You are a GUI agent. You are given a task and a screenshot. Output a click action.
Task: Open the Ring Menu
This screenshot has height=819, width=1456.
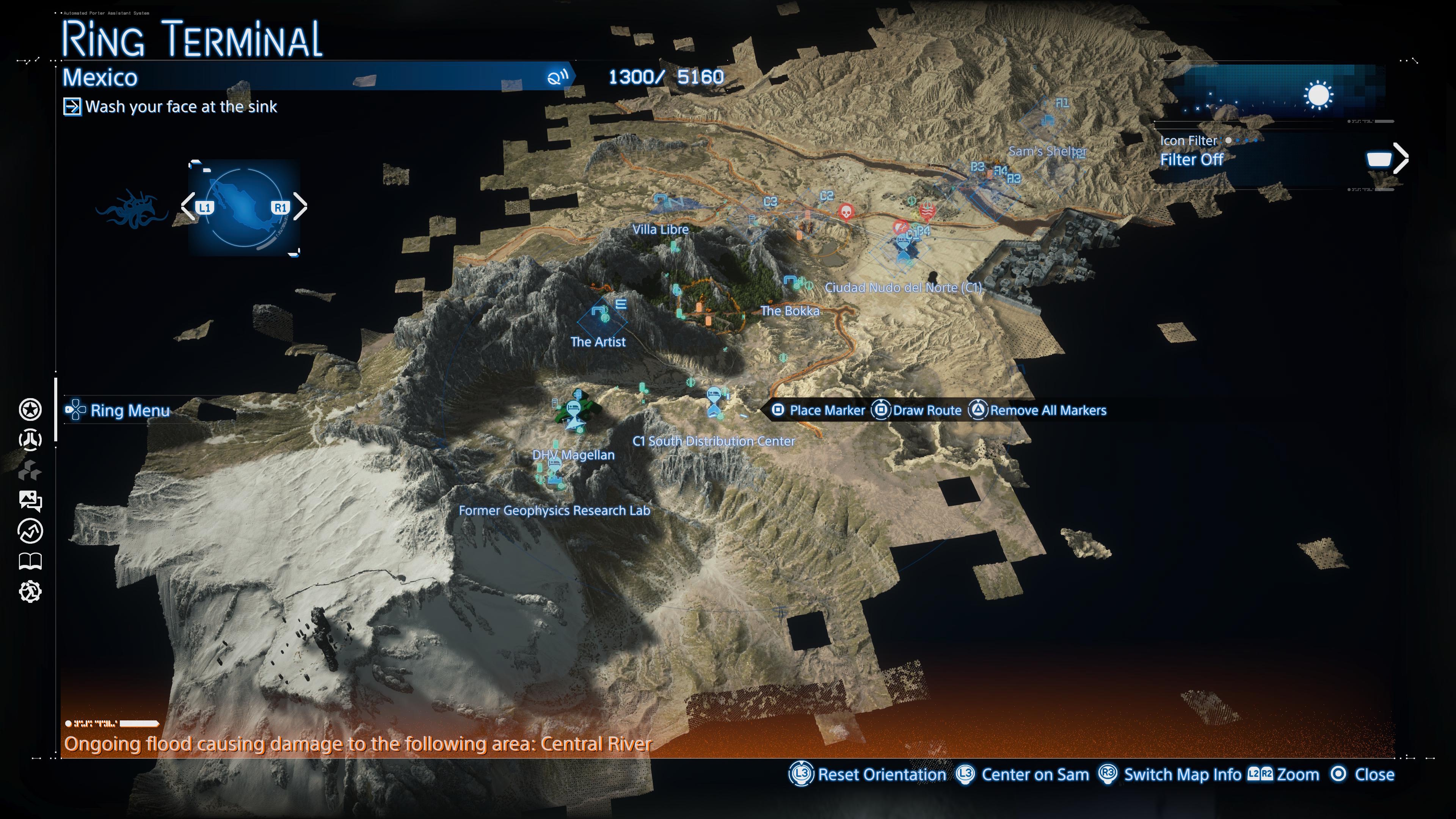point(129,411)
